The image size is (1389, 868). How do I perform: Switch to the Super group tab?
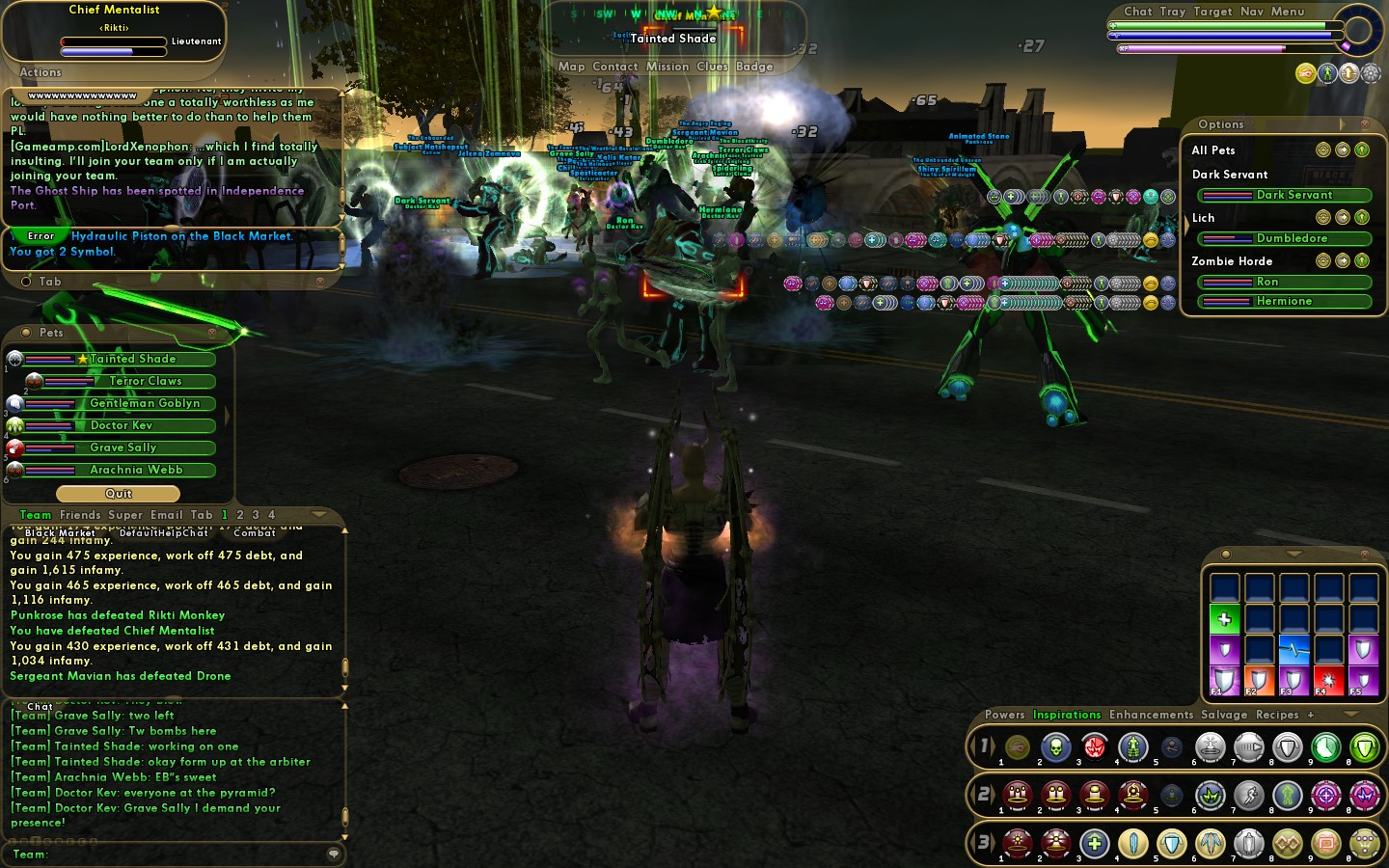(x=125, y=515)
